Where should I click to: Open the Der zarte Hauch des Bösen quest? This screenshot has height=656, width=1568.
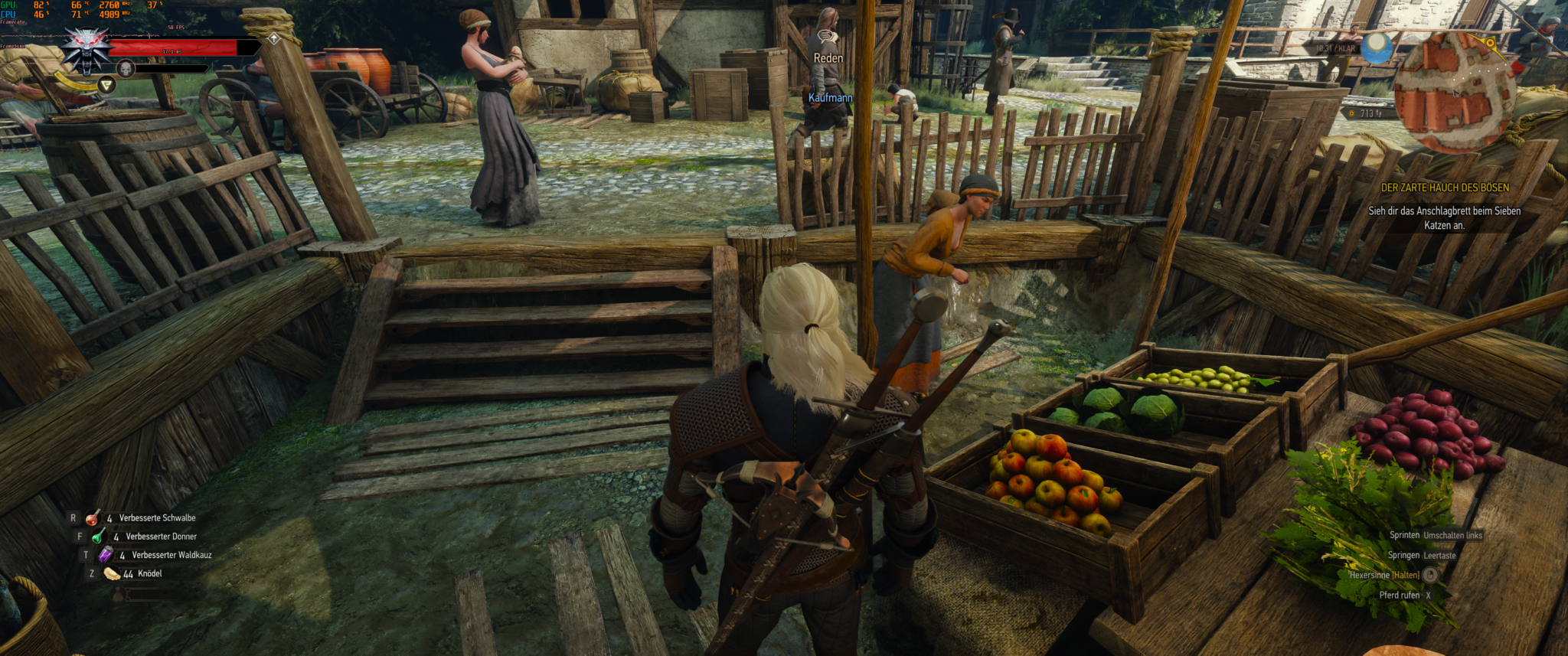pos(1444,188)
